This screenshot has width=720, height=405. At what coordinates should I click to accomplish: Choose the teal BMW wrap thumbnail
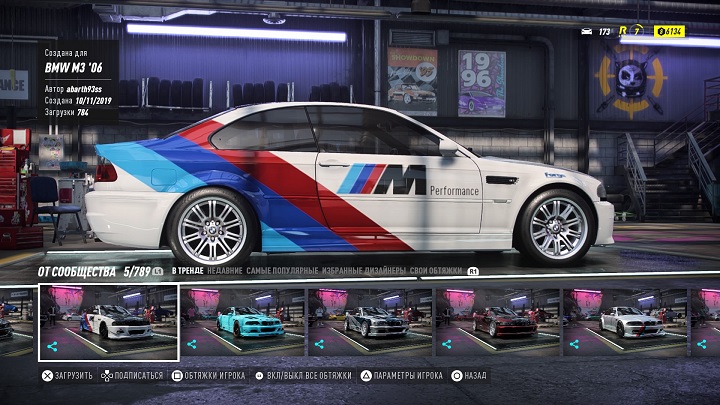point(243,322)
